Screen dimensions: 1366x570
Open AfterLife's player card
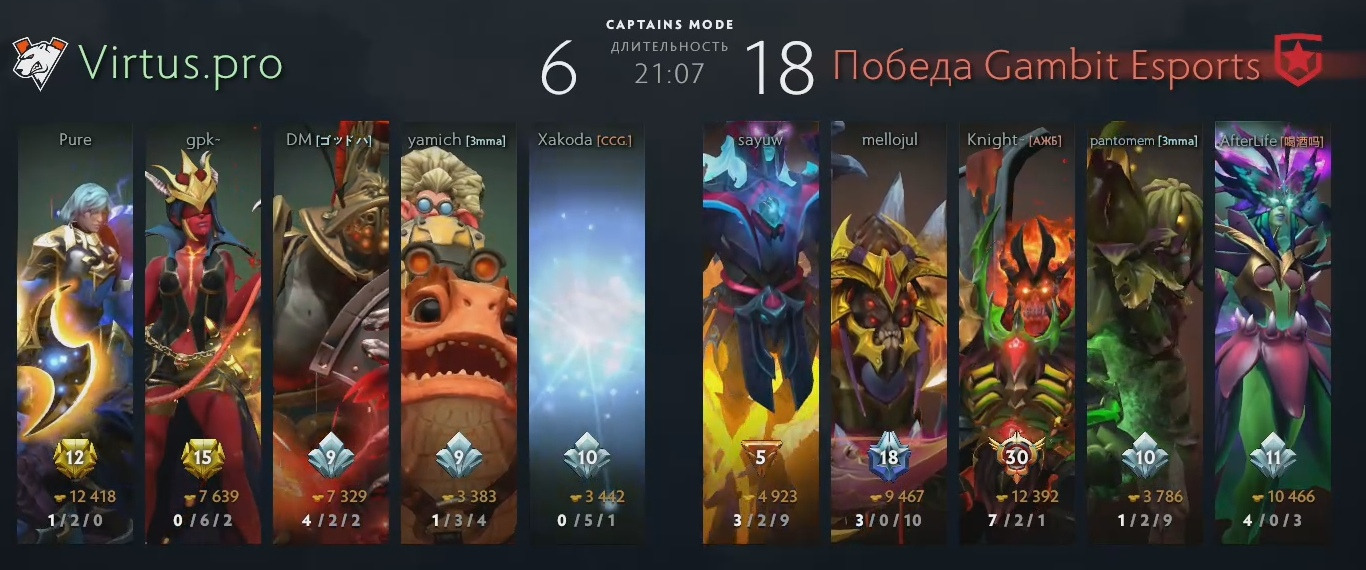tap(1273, 330)
